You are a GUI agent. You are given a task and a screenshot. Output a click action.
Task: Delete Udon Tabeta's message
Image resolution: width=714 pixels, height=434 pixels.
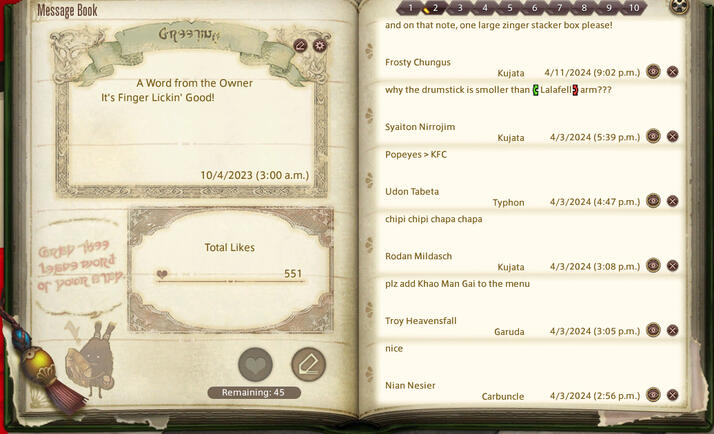coord(673,201)
